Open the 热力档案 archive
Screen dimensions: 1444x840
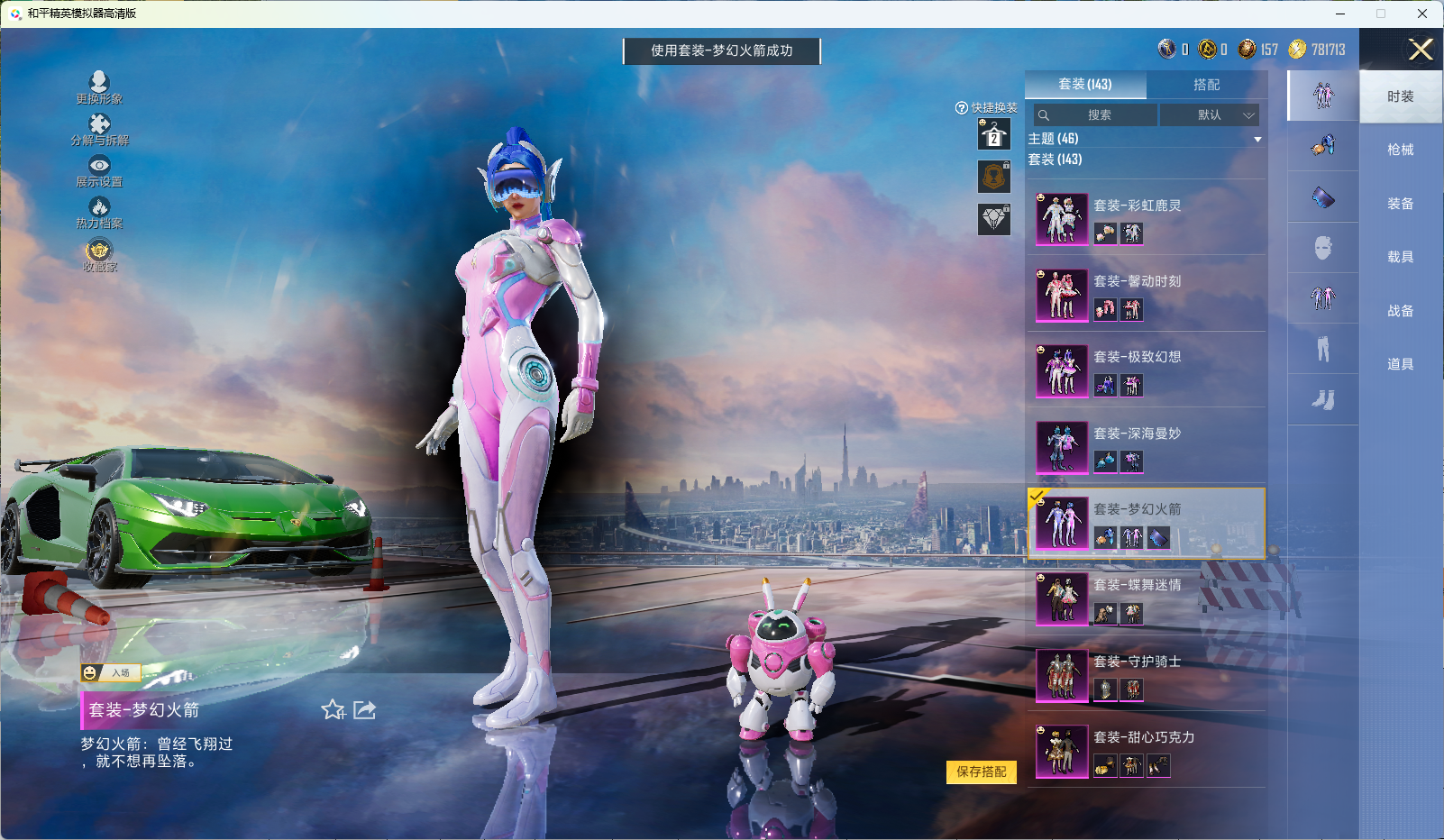[x=99, y=213]
